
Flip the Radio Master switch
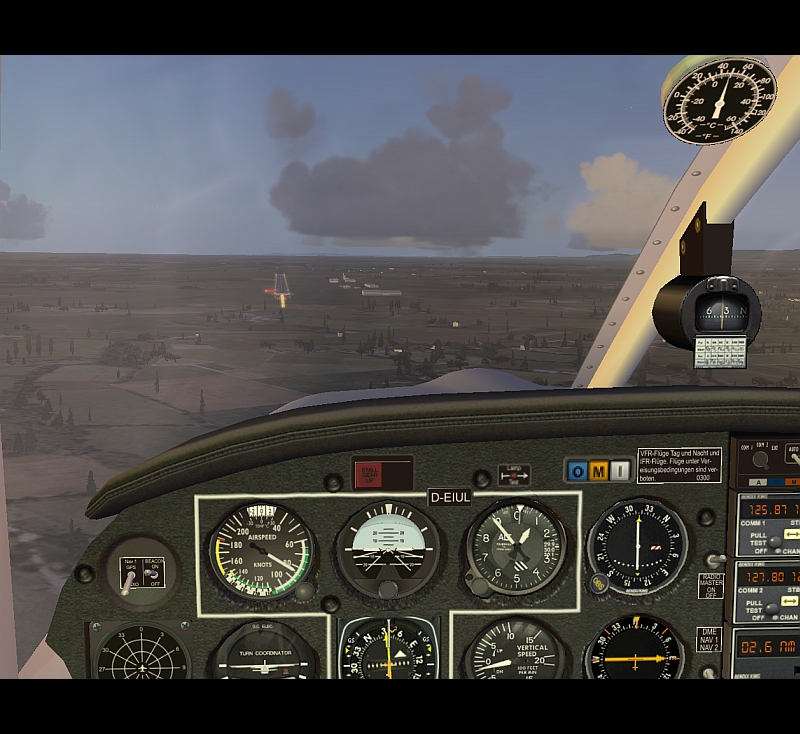pos(715,561)
